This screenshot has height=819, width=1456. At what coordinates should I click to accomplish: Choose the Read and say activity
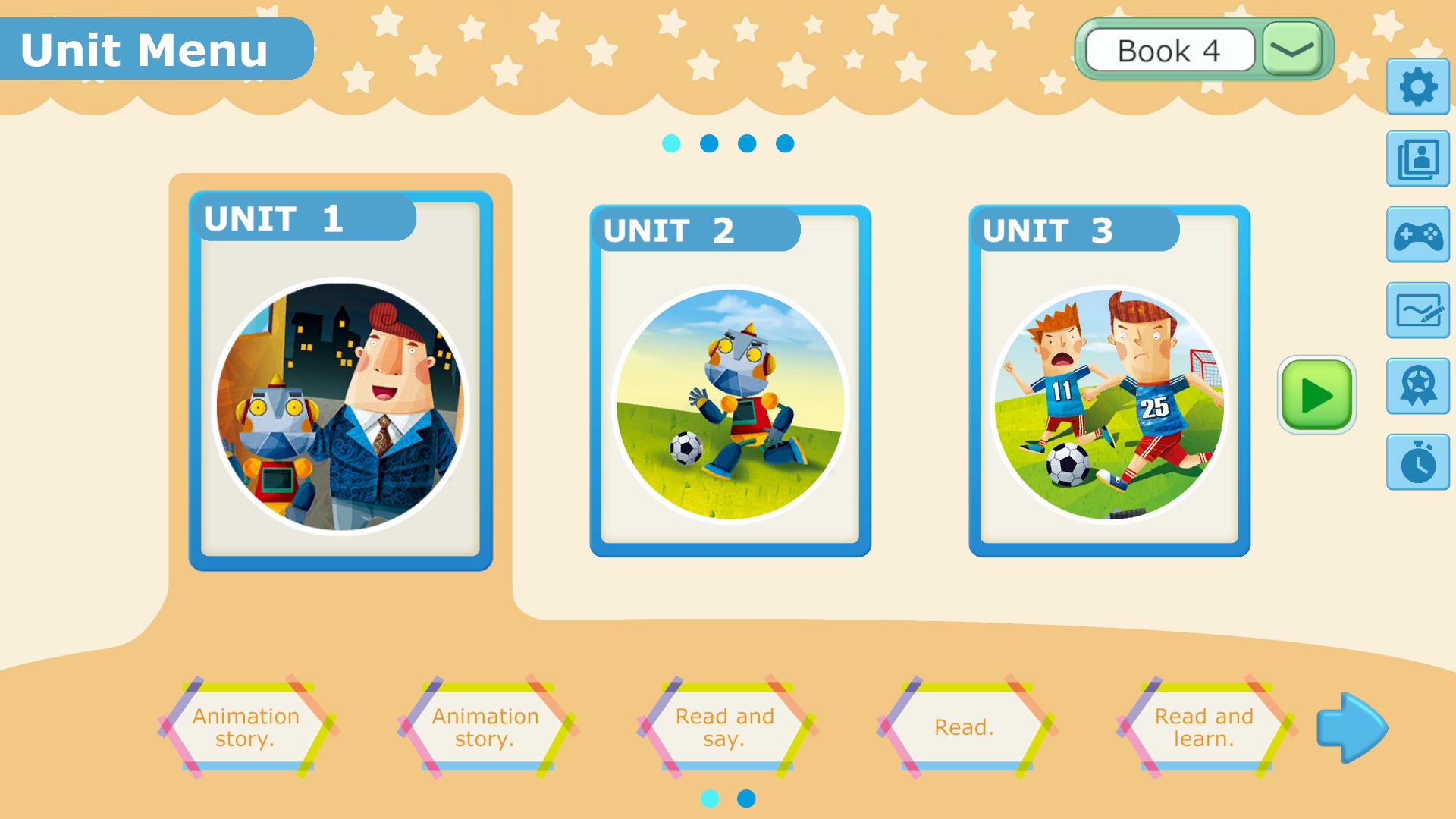click(x=725, y=727)
